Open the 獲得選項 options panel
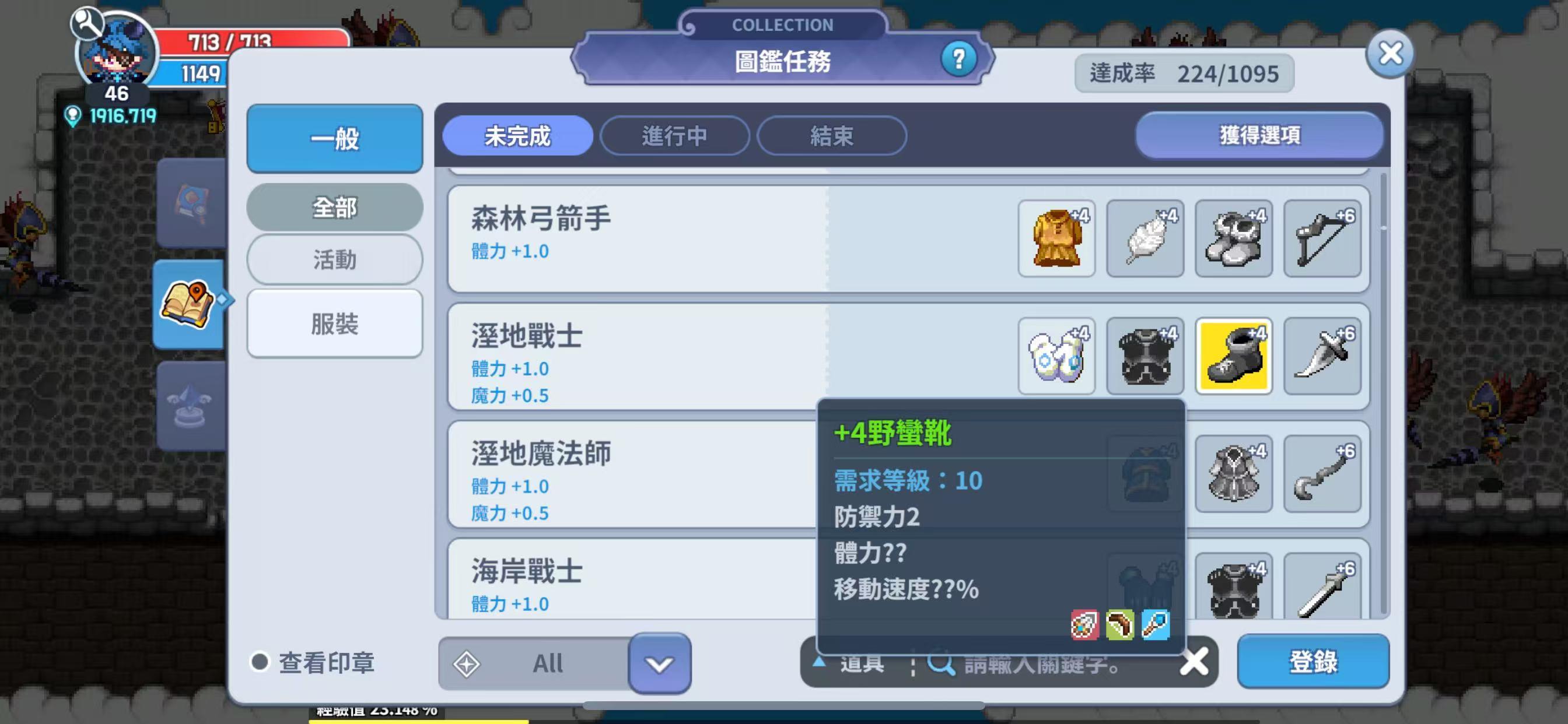 (1260, 136)
